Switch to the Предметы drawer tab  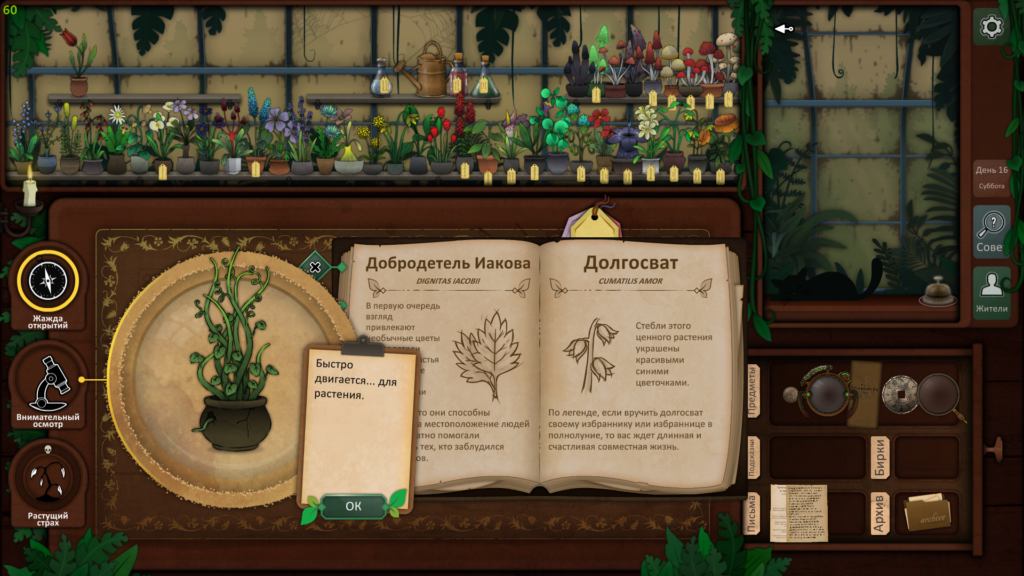coord(753,388)
